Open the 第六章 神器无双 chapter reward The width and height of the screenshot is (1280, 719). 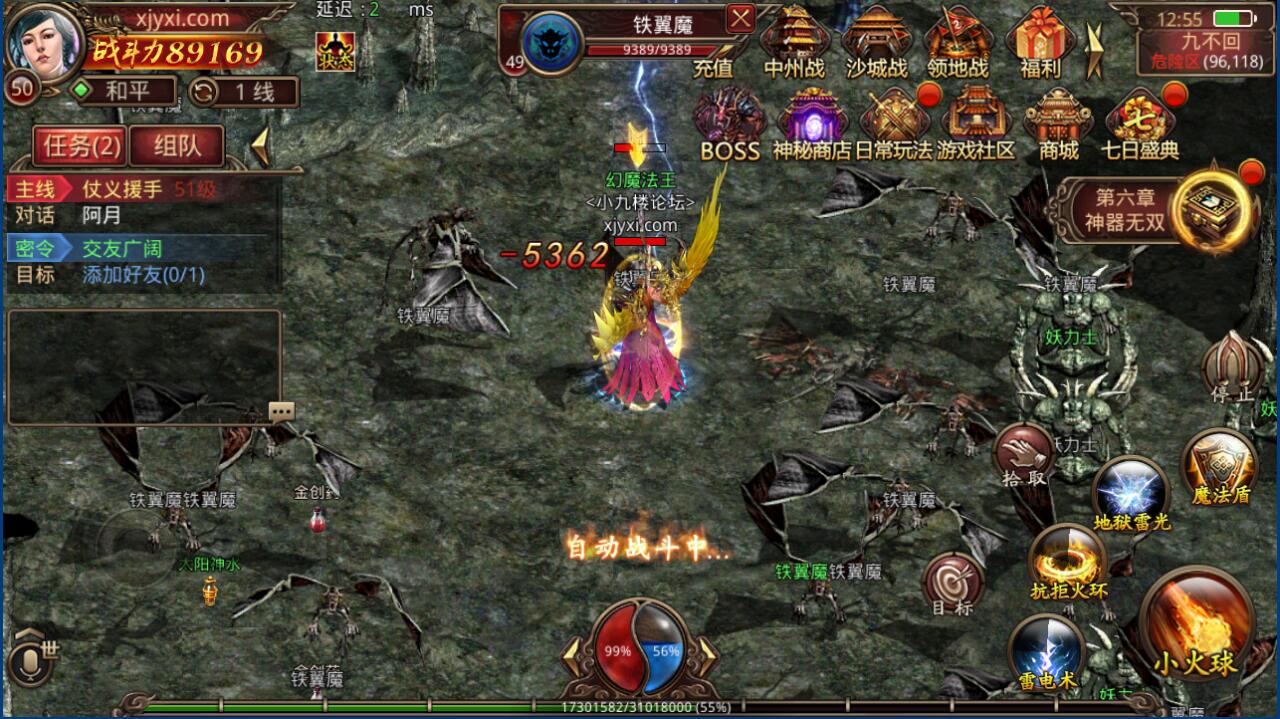coord(1160,209)
